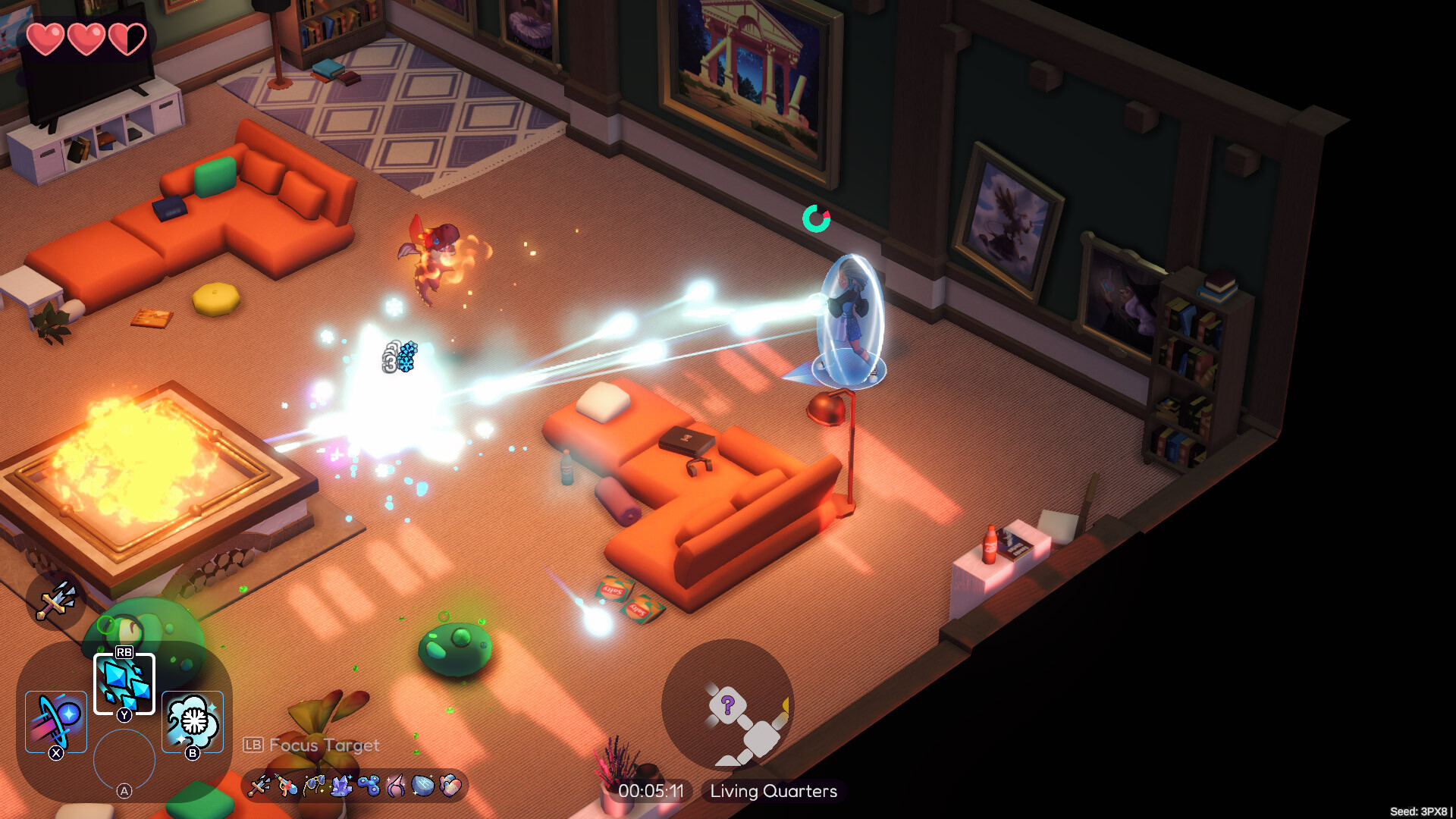Select the purple crystal cluster in the hotbar

point(343,786)
